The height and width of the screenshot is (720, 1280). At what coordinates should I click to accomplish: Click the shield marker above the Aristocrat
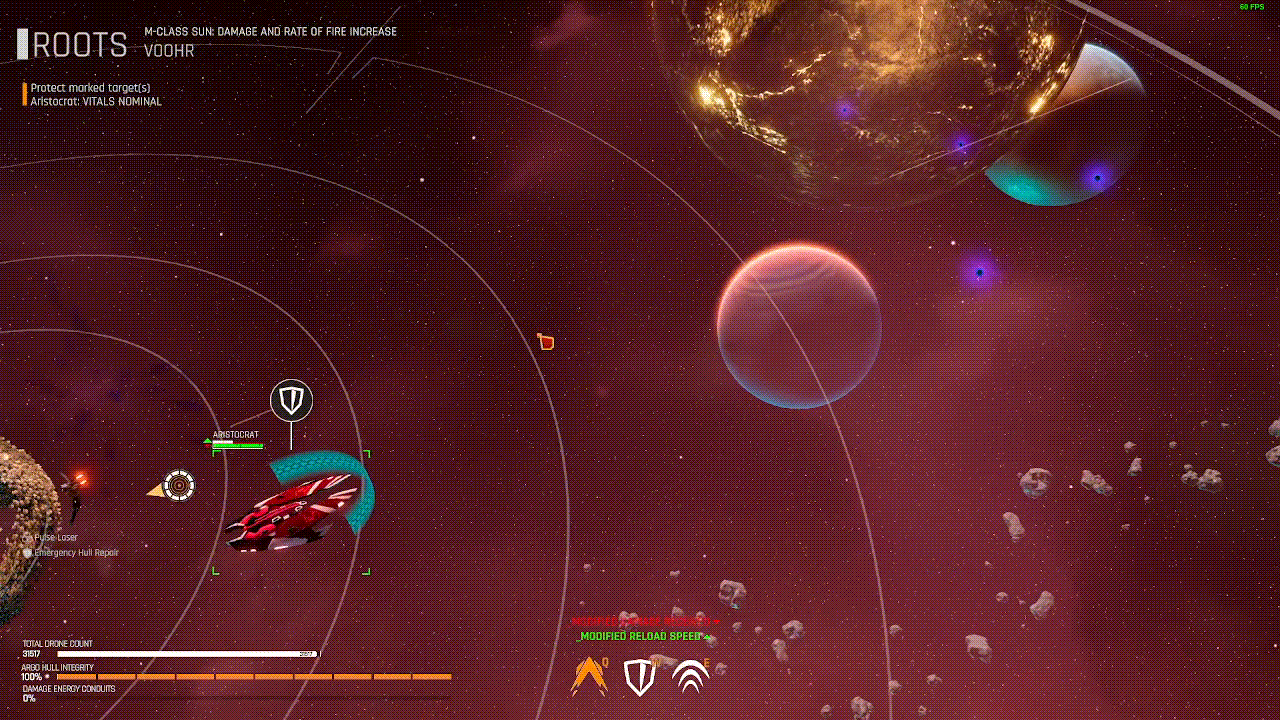pos(291,401)
